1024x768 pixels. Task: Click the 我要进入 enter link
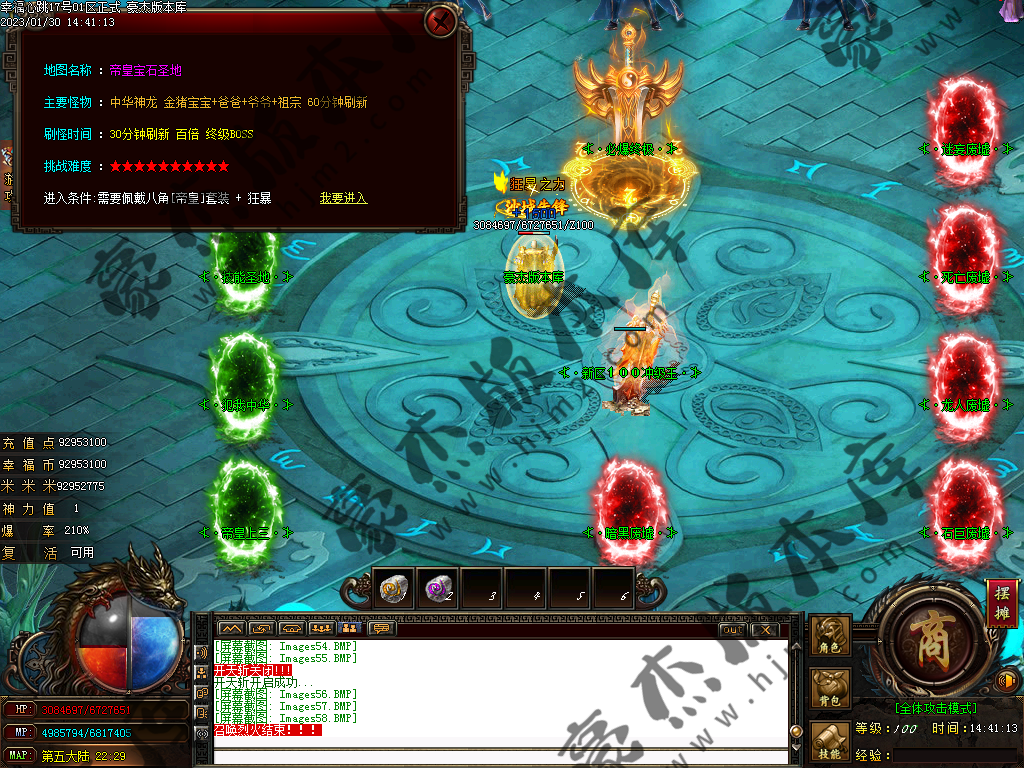coord(343,198)
